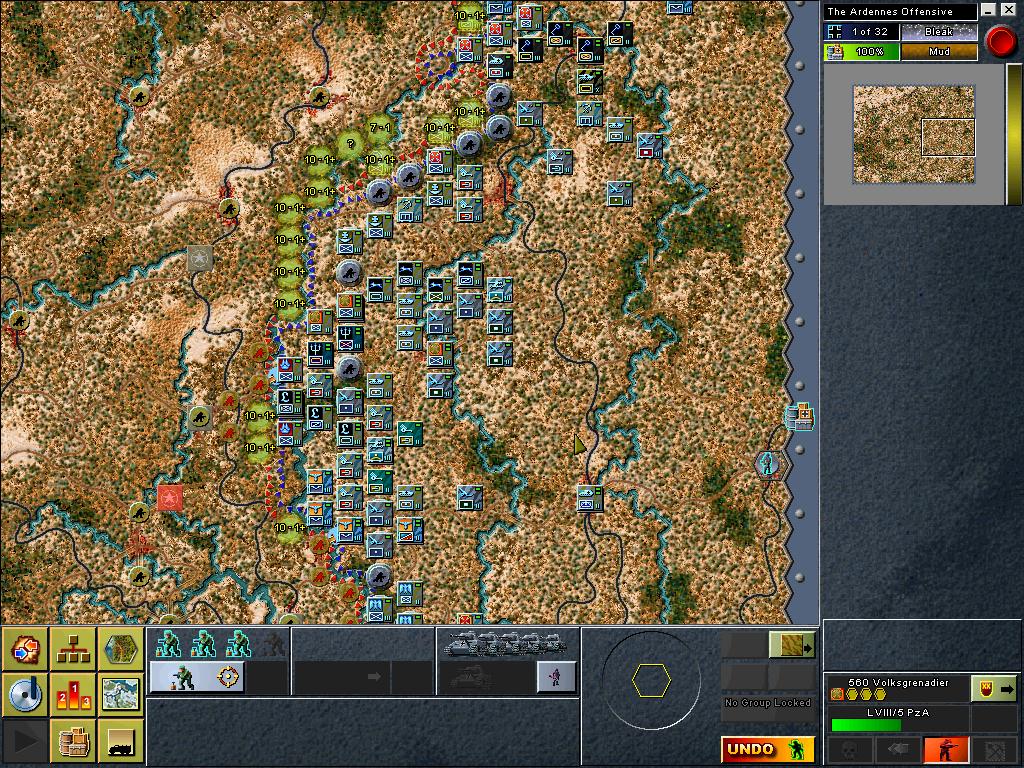Screen dimensions: 1024x768
Task: Click the terrain tile arrow button
Action: (x=792, y=645)
